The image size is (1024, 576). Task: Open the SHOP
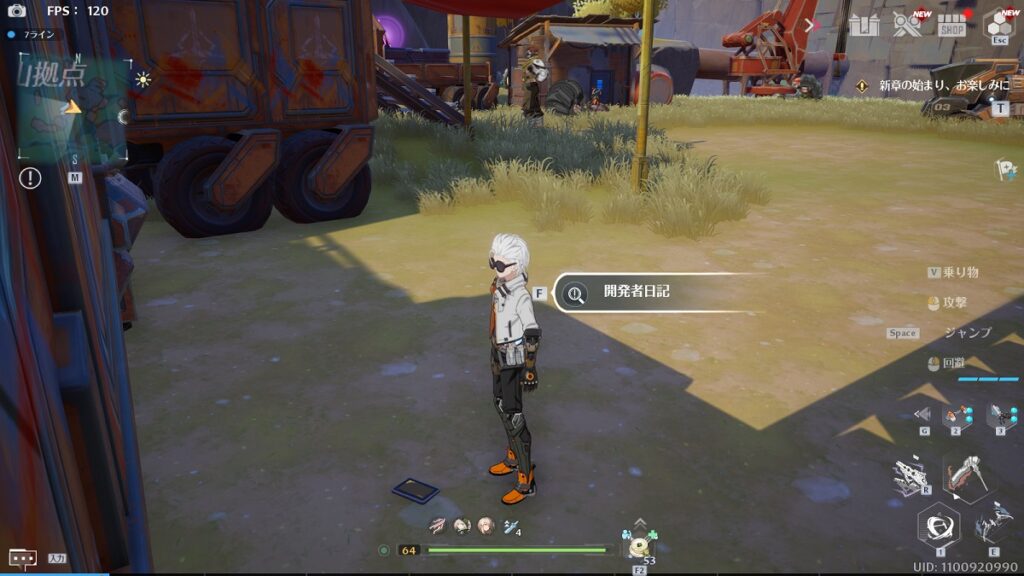point(952,25)
